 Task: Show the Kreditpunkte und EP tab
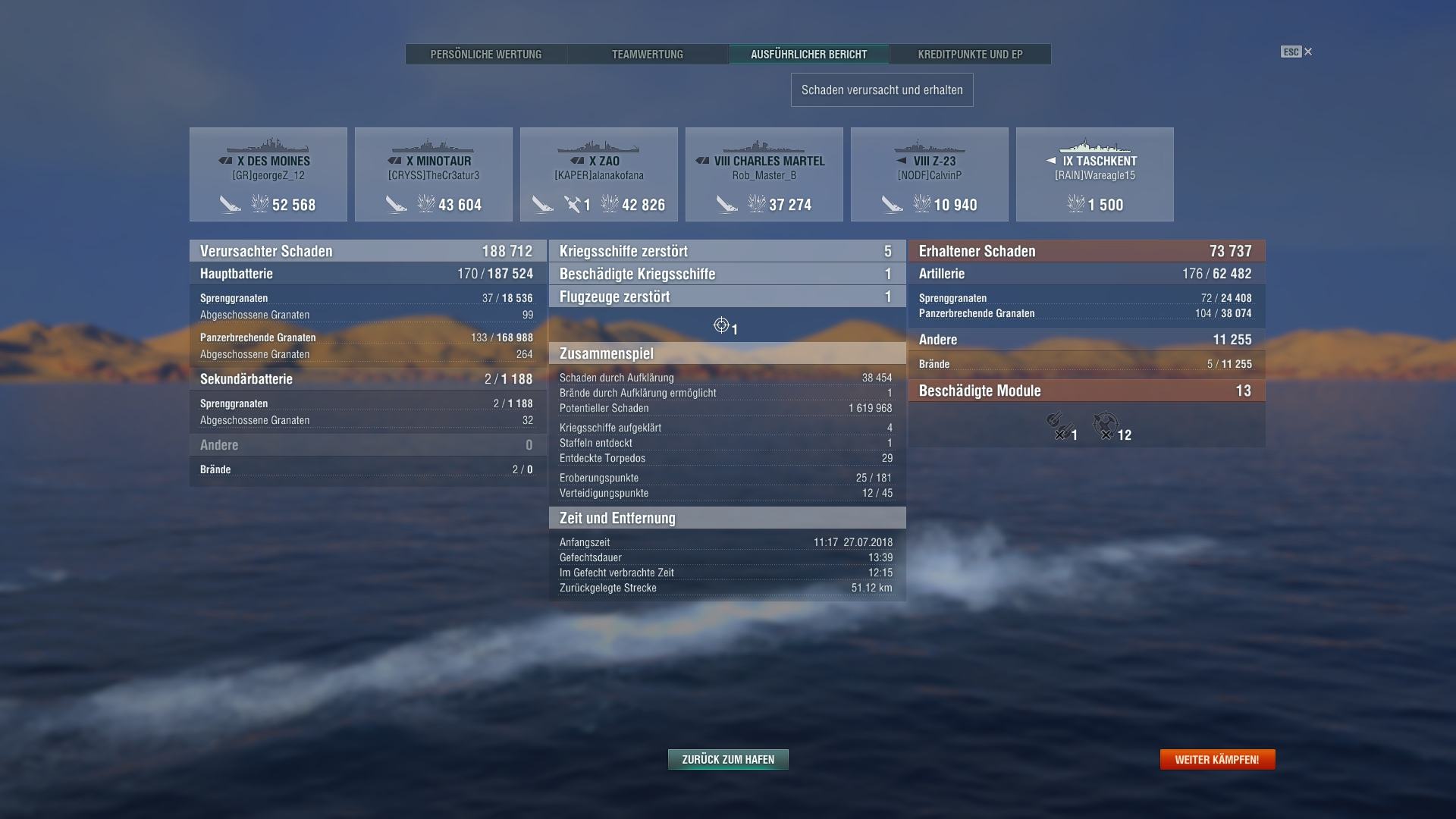click(x=970, y=55)
